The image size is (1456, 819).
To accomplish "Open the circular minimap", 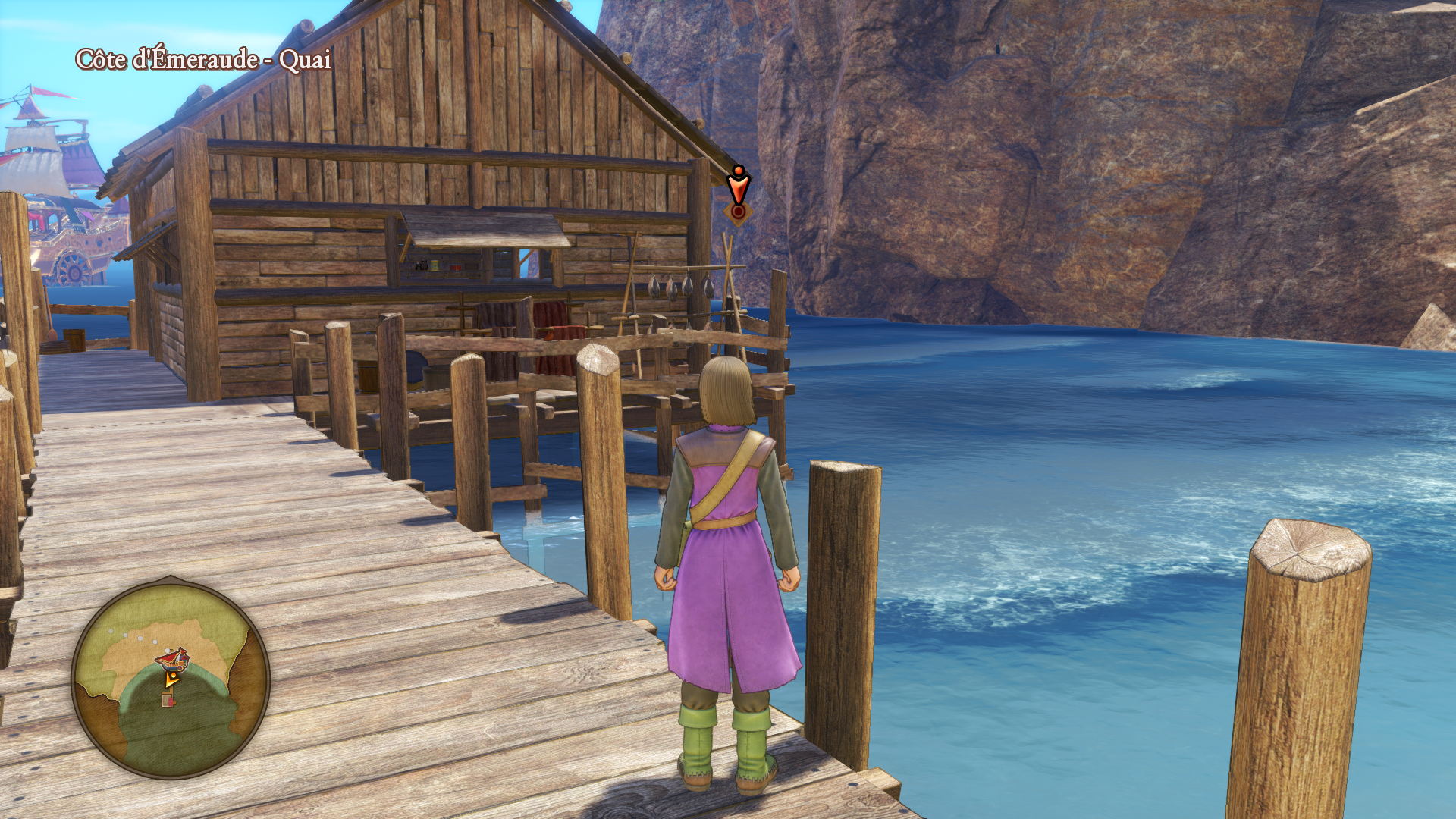I will pos(171,679).
